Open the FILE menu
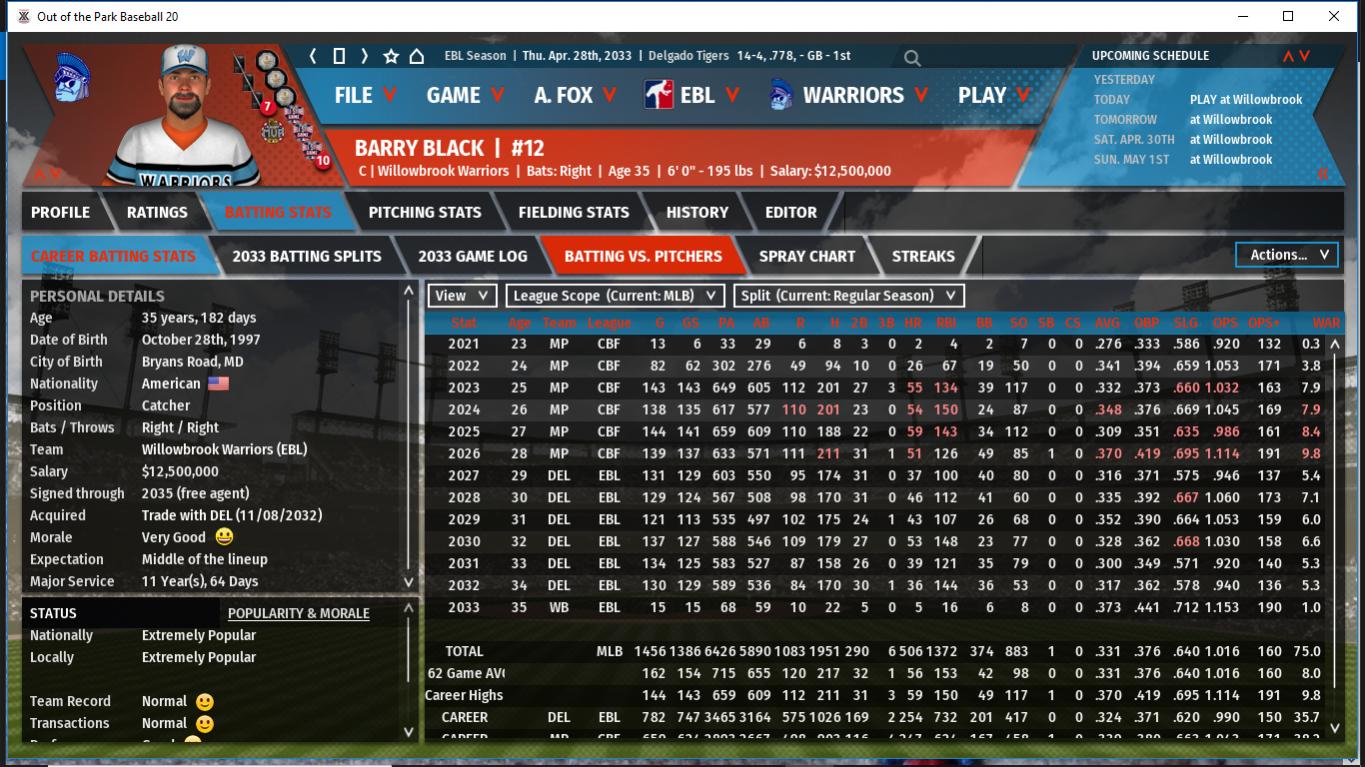The image size is (1365, 767). tap(365, 95)
